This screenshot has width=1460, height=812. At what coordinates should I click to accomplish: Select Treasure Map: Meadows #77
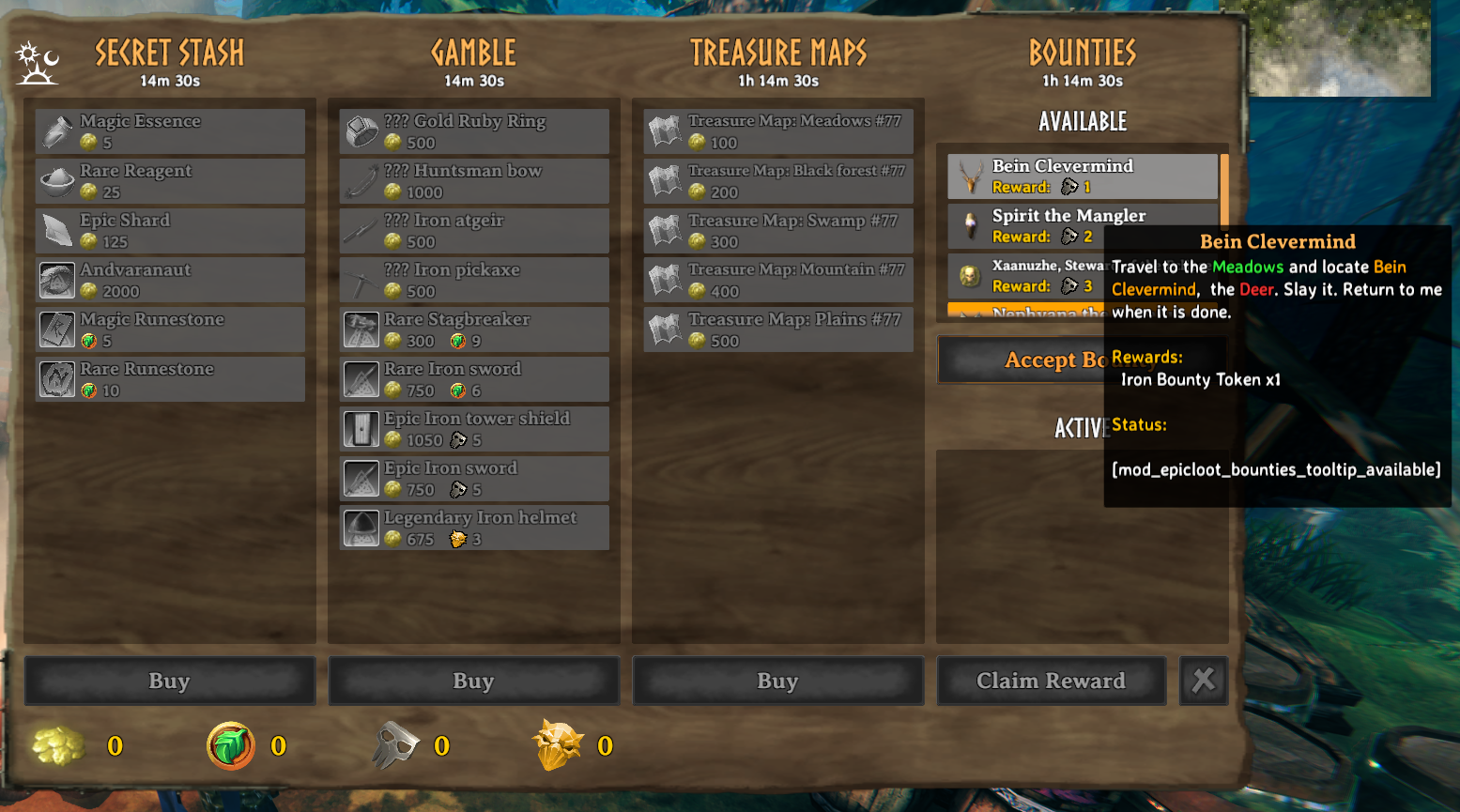(778, 131)
